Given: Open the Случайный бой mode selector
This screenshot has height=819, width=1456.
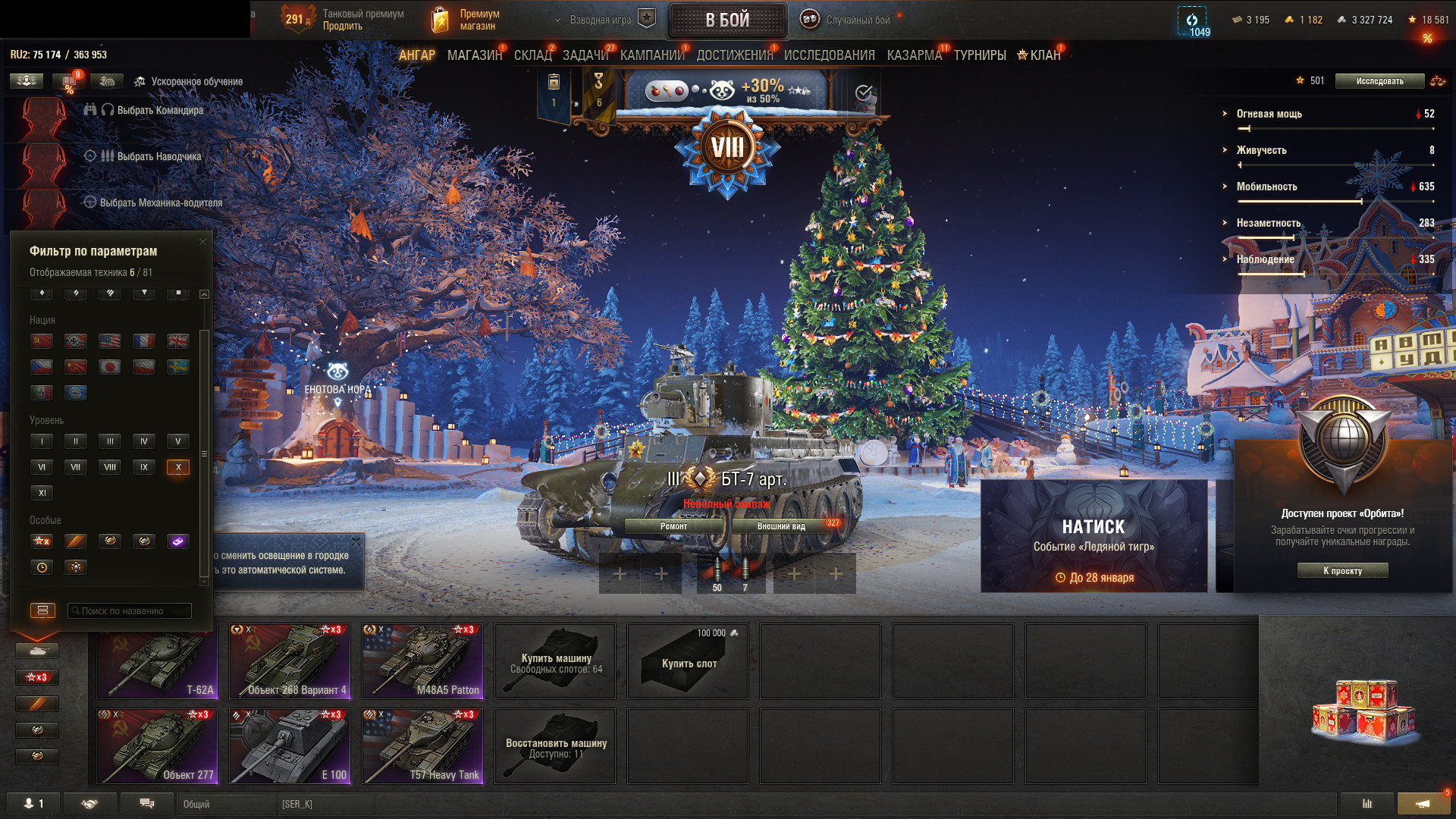Looking at the screenshot, I should coord(857,20).
